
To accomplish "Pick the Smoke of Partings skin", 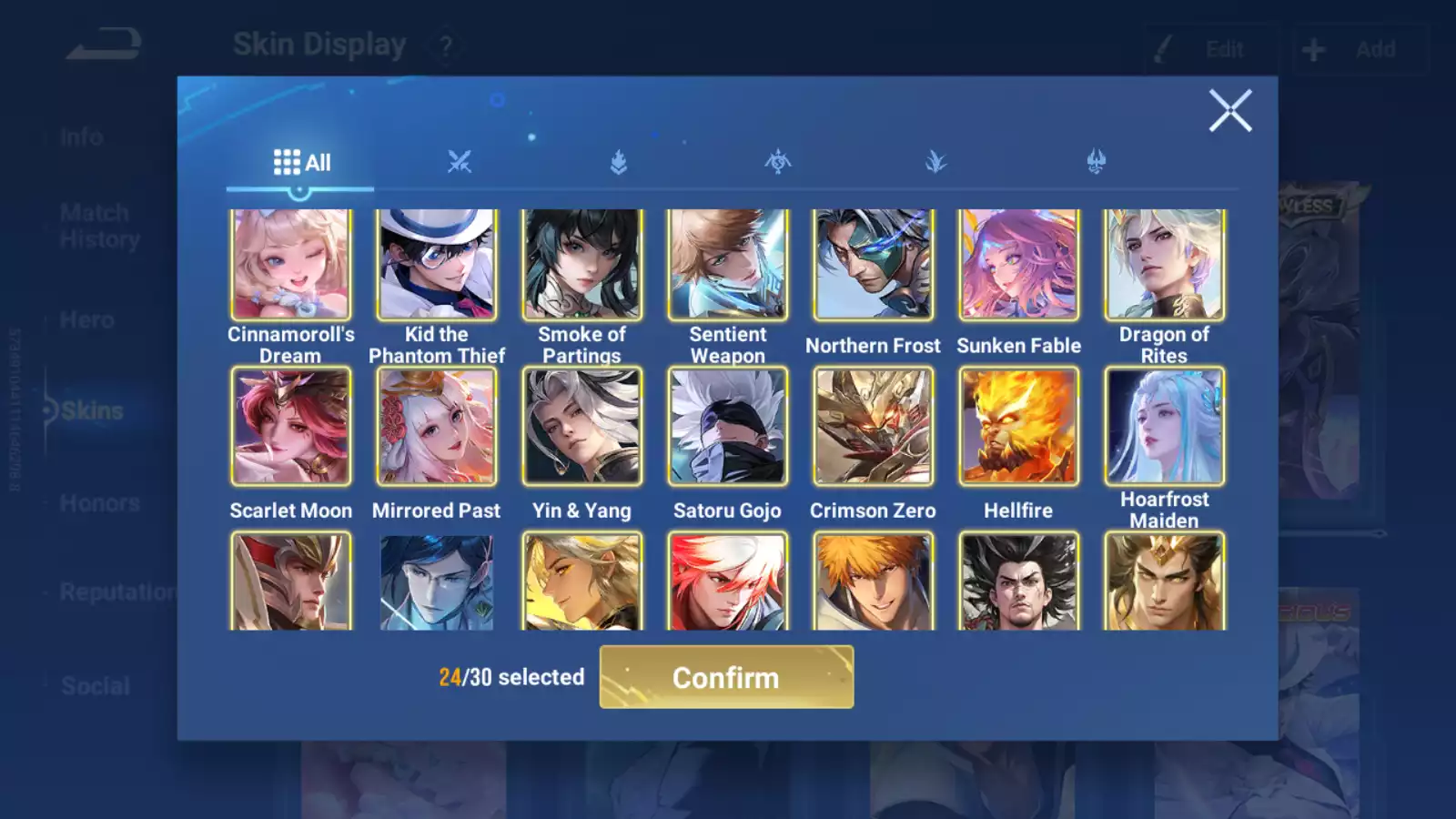I will coord(582,265).
